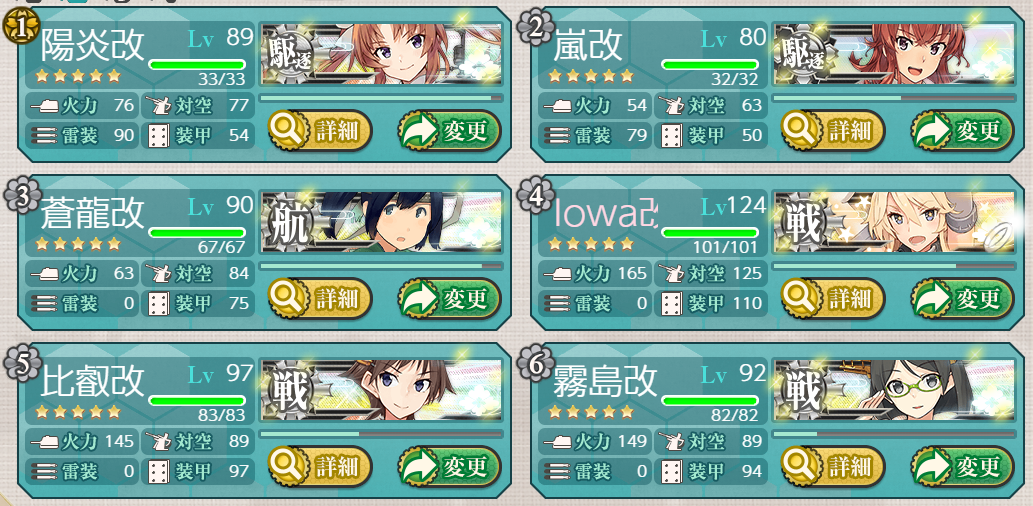Select 嵐改 portrait banner
Screen dimensions: 1033x506
point(893,54)
